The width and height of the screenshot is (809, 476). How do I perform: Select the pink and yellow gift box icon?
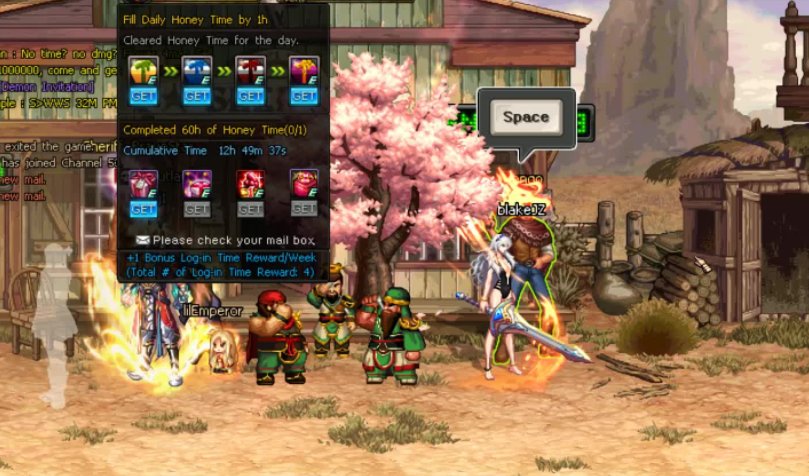pos(304,71)
